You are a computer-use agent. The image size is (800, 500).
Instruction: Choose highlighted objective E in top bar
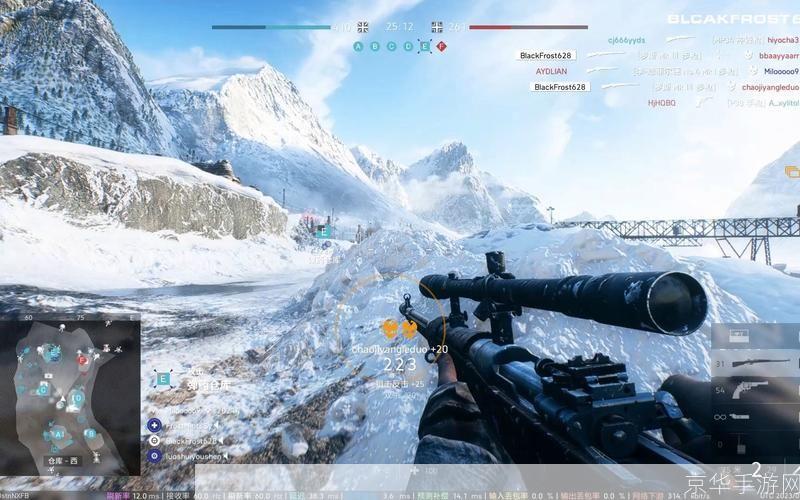(x=424, y=46)
